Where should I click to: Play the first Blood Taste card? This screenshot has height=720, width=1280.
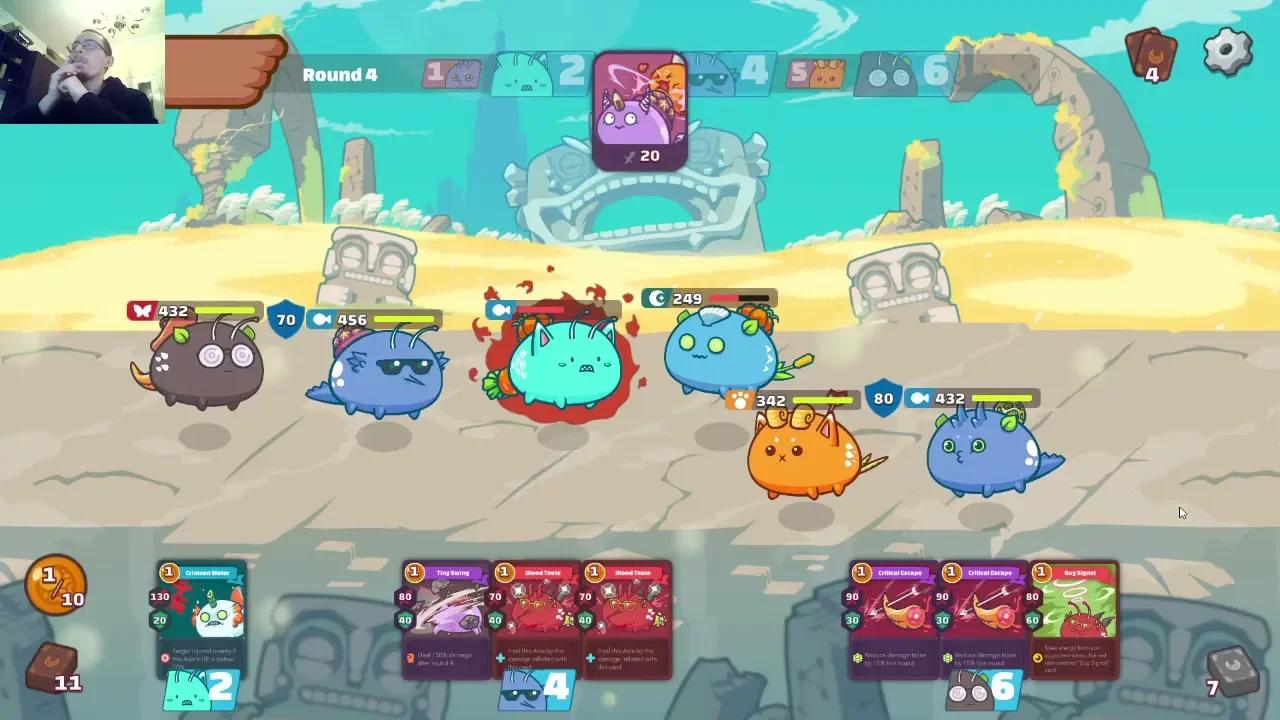[535, 620]
